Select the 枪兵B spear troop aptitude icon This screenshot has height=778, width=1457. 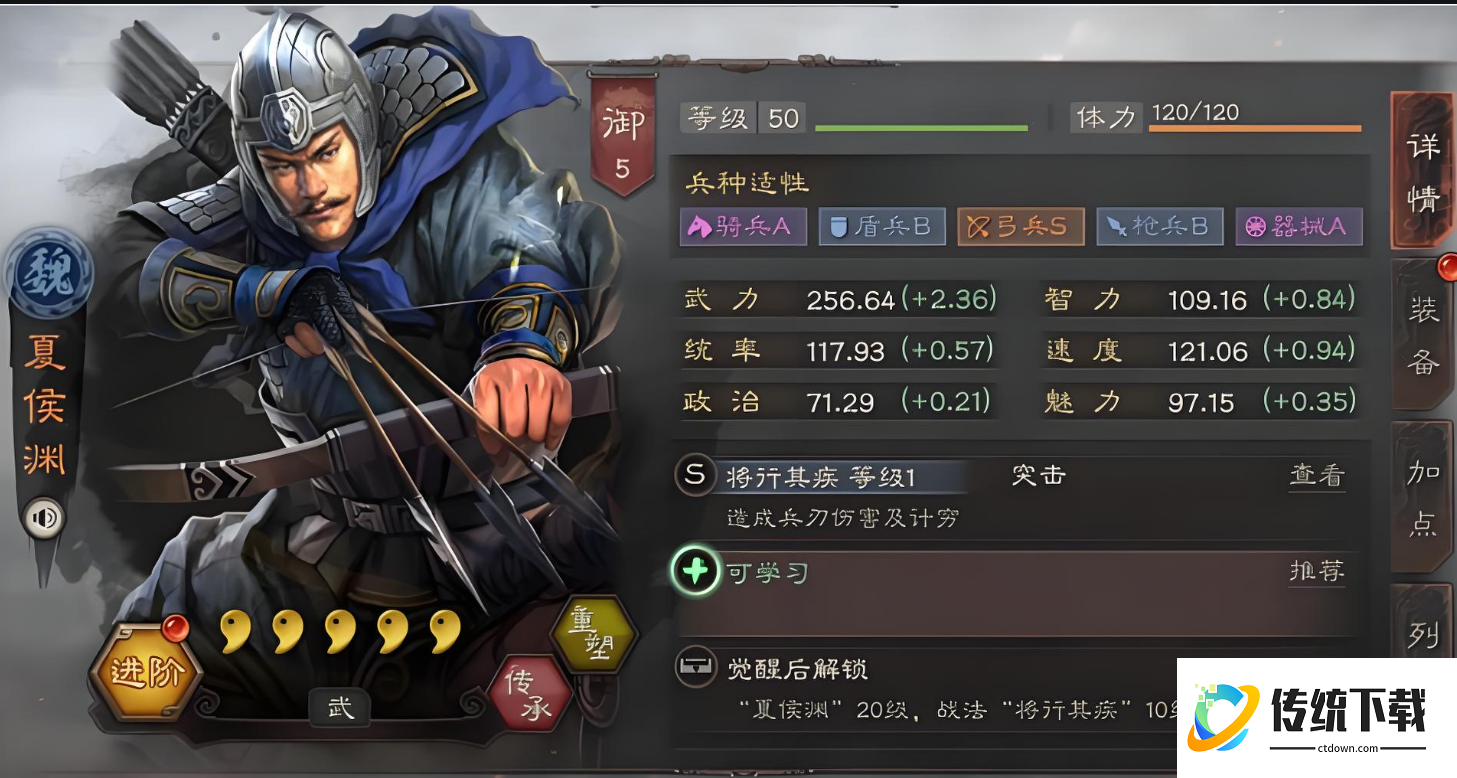point(1160,226)
